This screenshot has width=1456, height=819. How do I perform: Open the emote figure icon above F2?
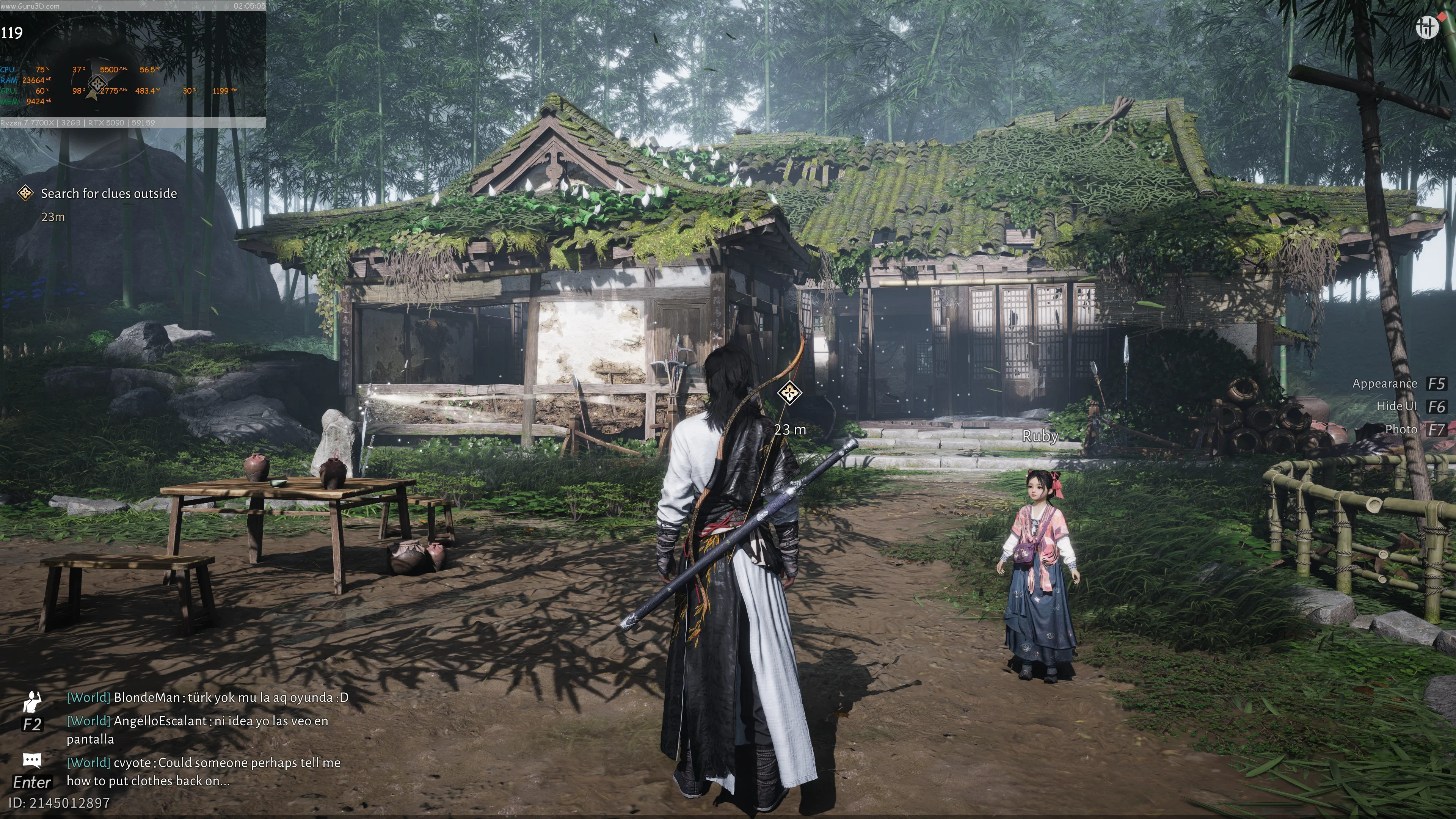[32, 701]
